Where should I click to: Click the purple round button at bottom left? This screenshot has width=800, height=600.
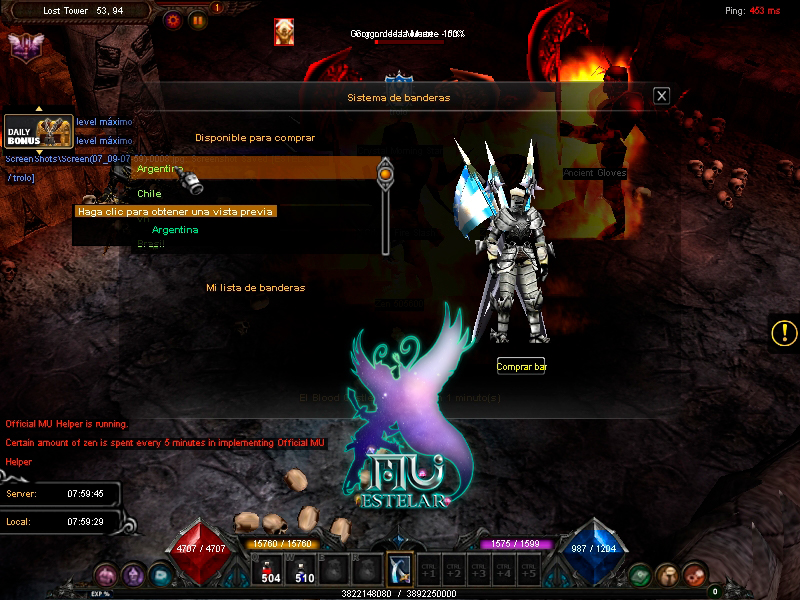pyautogui.click(x=133, y=575)
